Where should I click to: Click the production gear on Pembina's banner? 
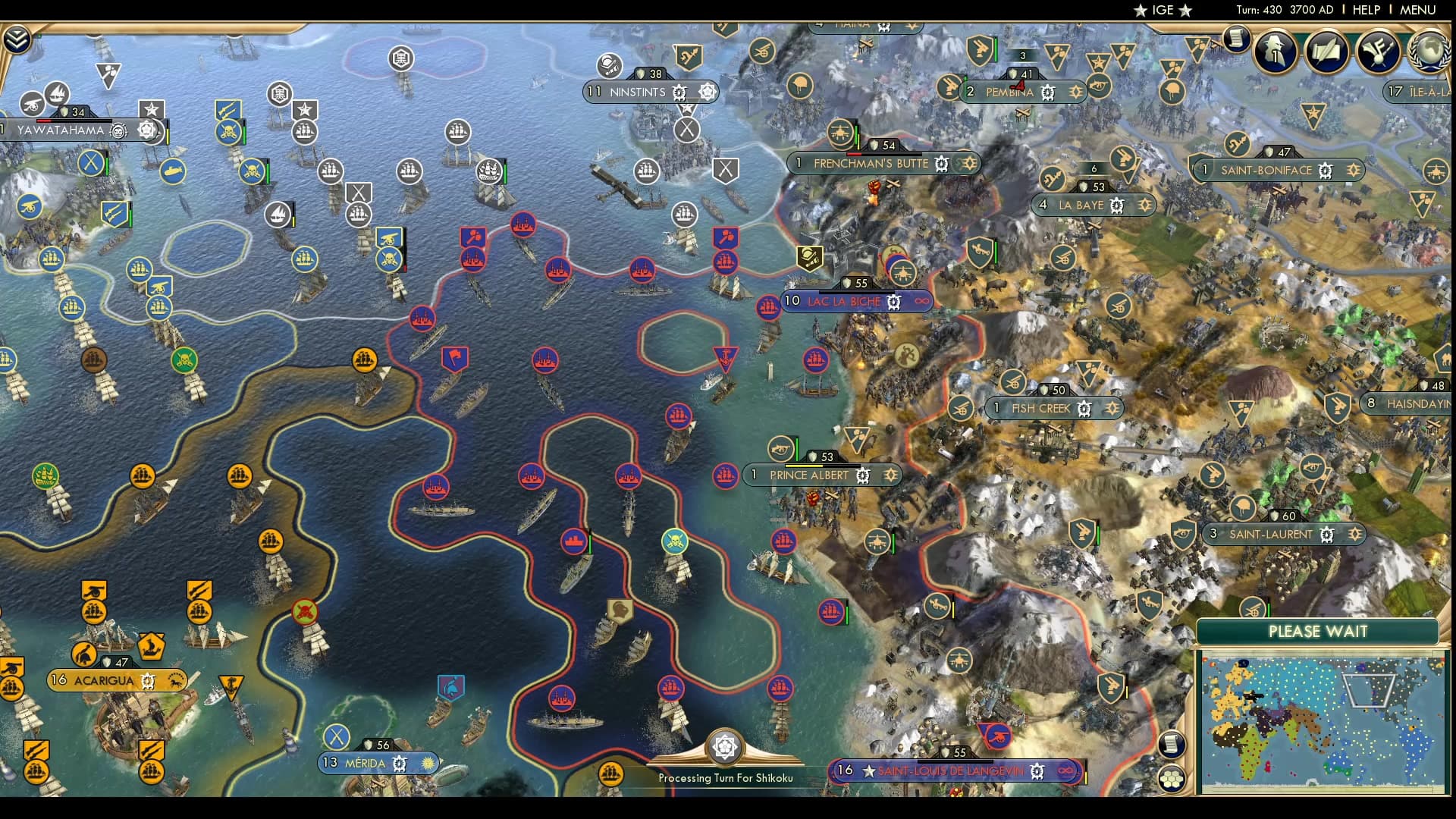pos(1048,93)
